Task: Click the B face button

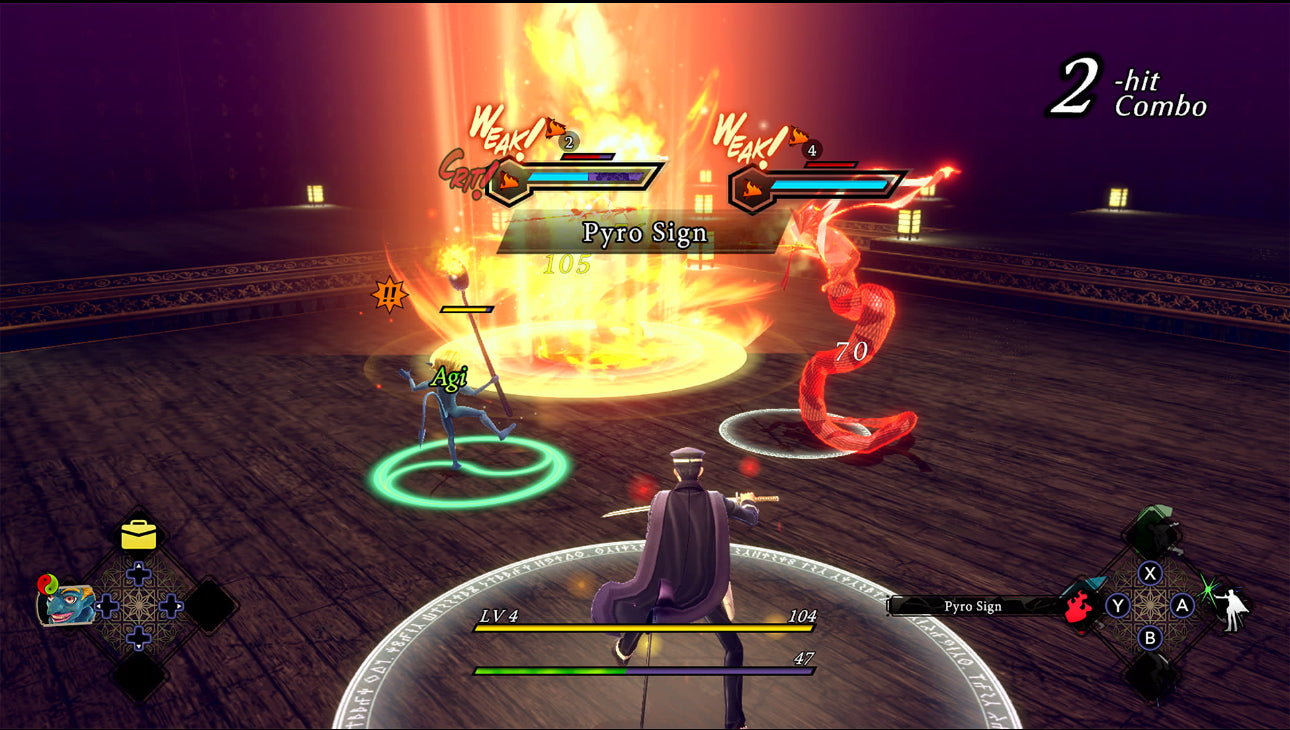Action: [1149, 639]
